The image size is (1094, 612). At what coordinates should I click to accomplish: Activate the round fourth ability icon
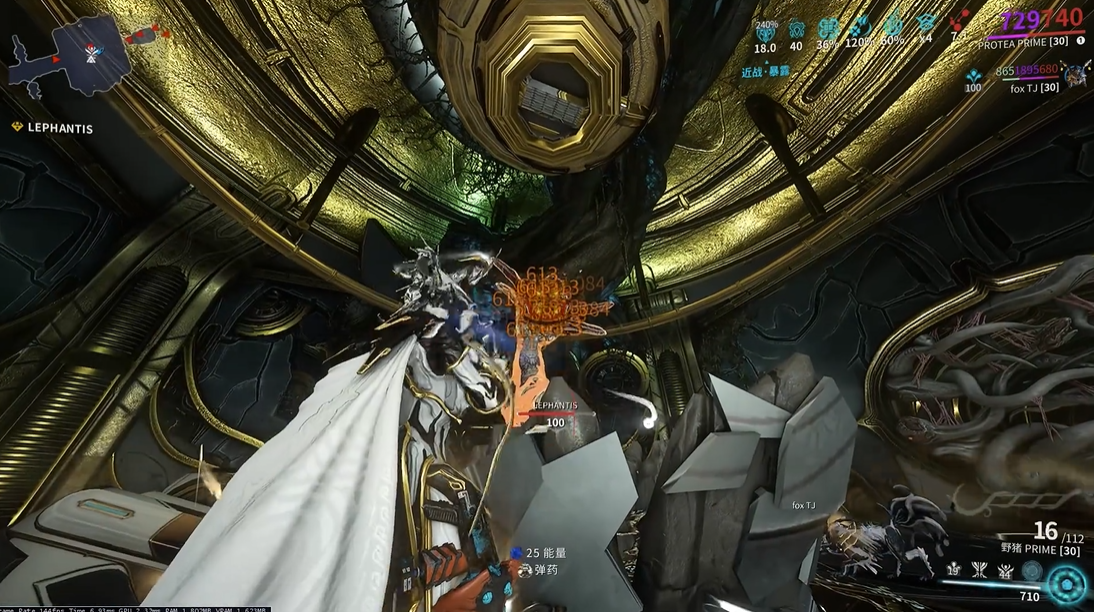pyautogui.click(x=1030, y=570)
